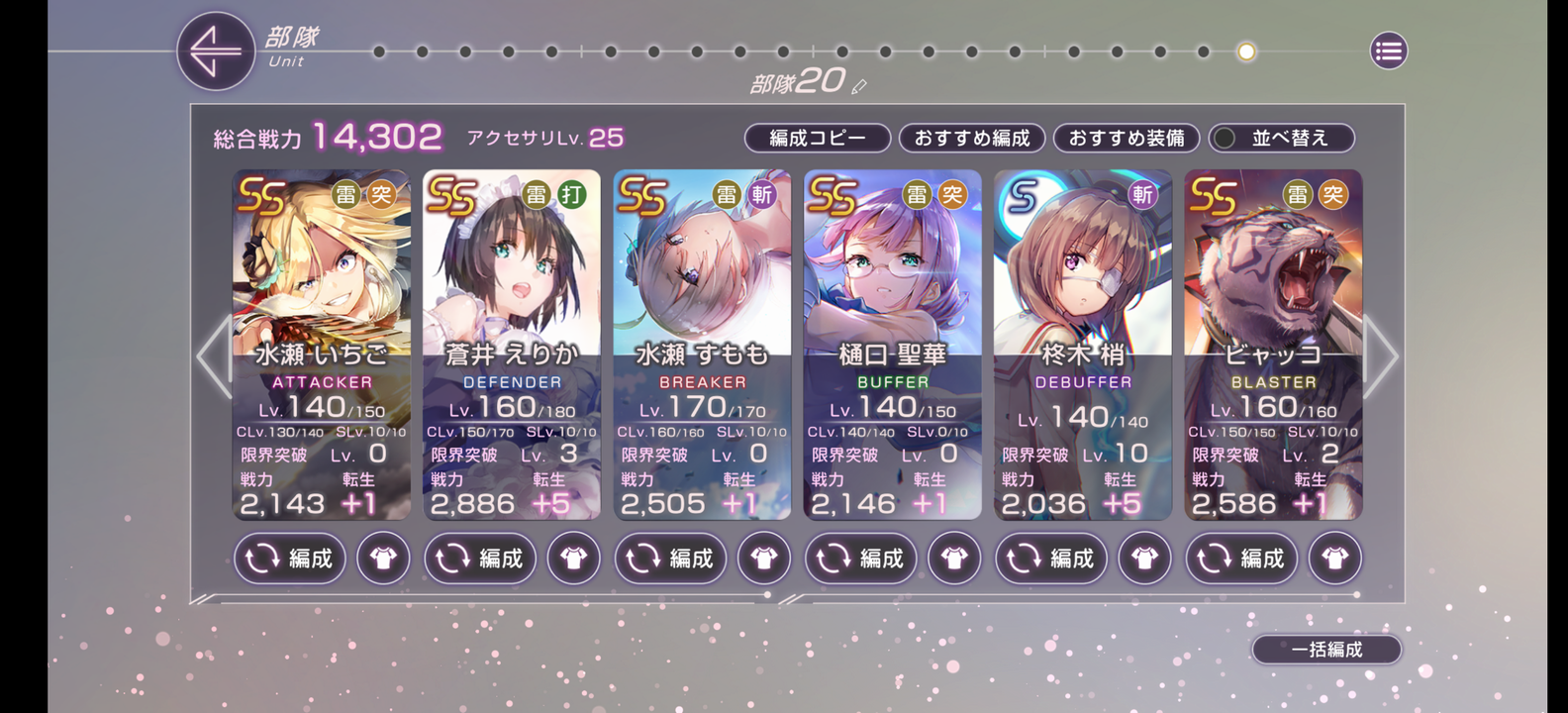Click the 編成 swap icon under 水瀬 すもも
Viewport: 1568px width, 713px height.
click(670, 559)
